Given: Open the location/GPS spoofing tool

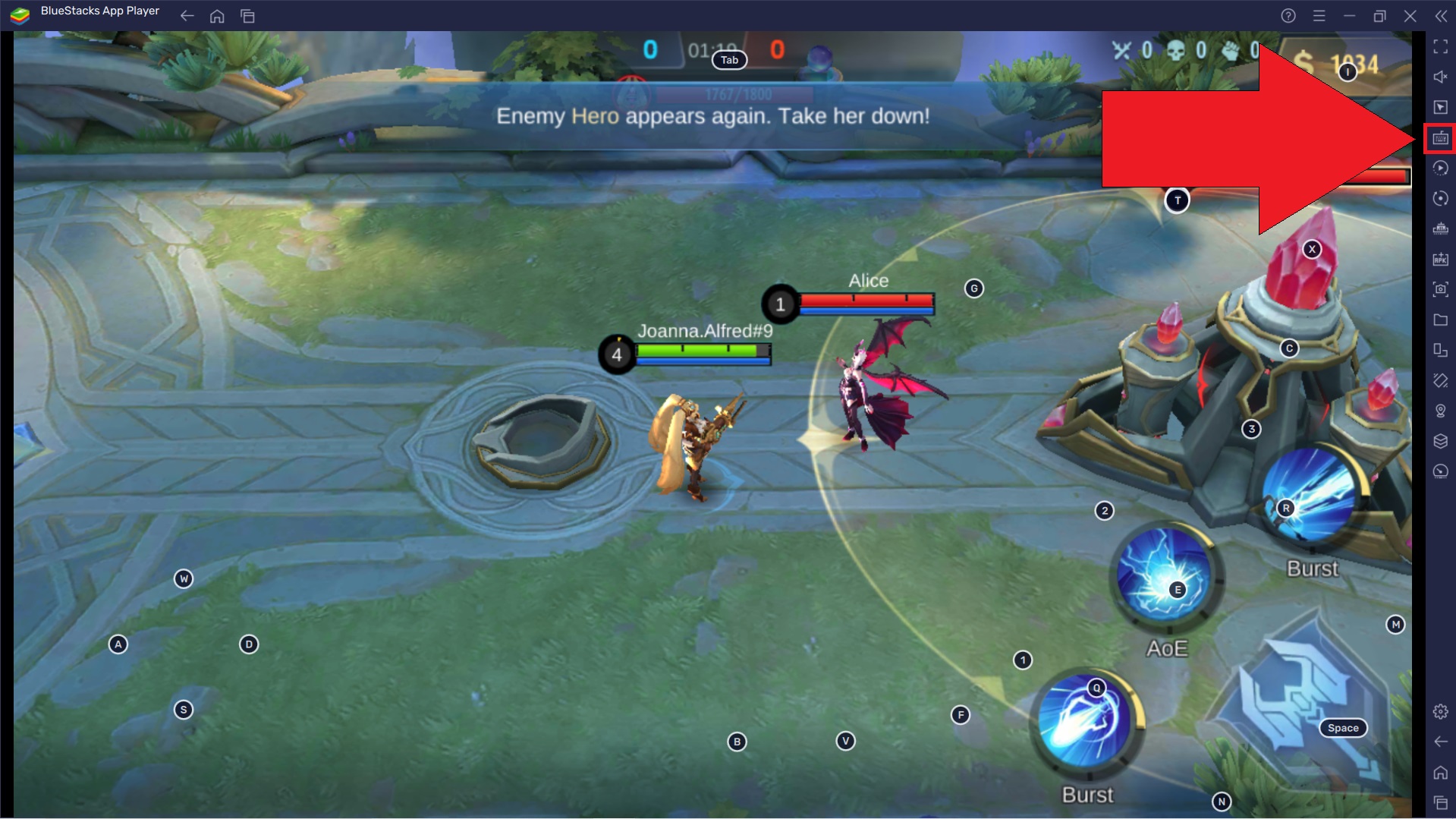Looking at the screenshot, I should pyautogui.click(x=1440, y=411).
